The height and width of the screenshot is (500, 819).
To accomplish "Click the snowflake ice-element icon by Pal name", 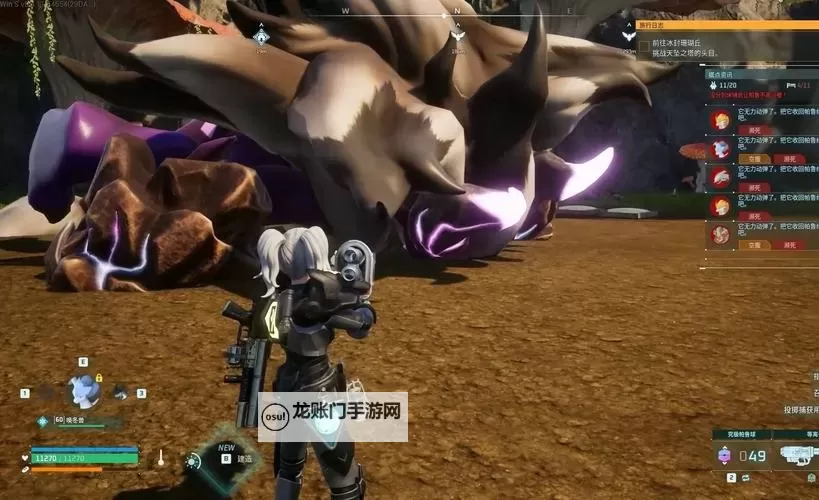I will tap(43, 421).
